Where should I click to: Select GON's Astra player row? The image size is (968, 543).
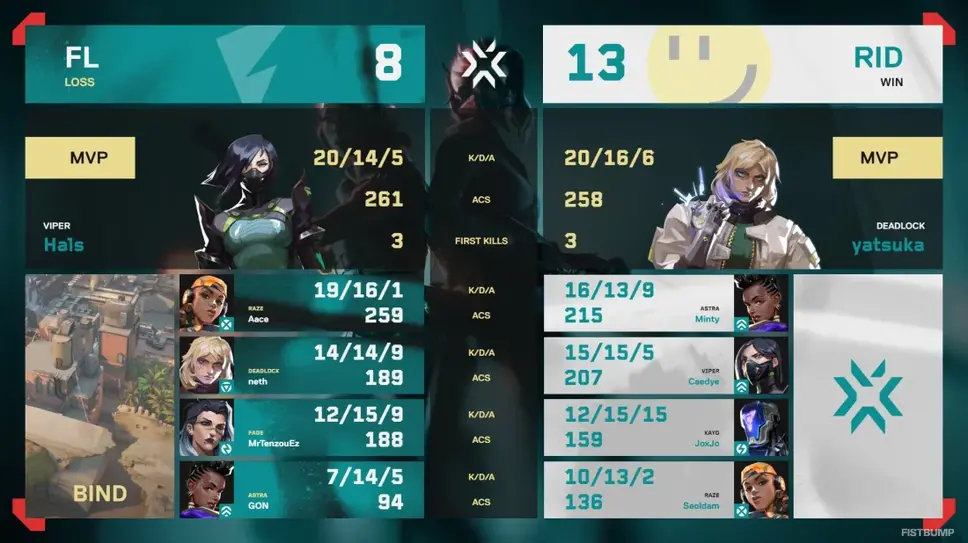point(302,490)
